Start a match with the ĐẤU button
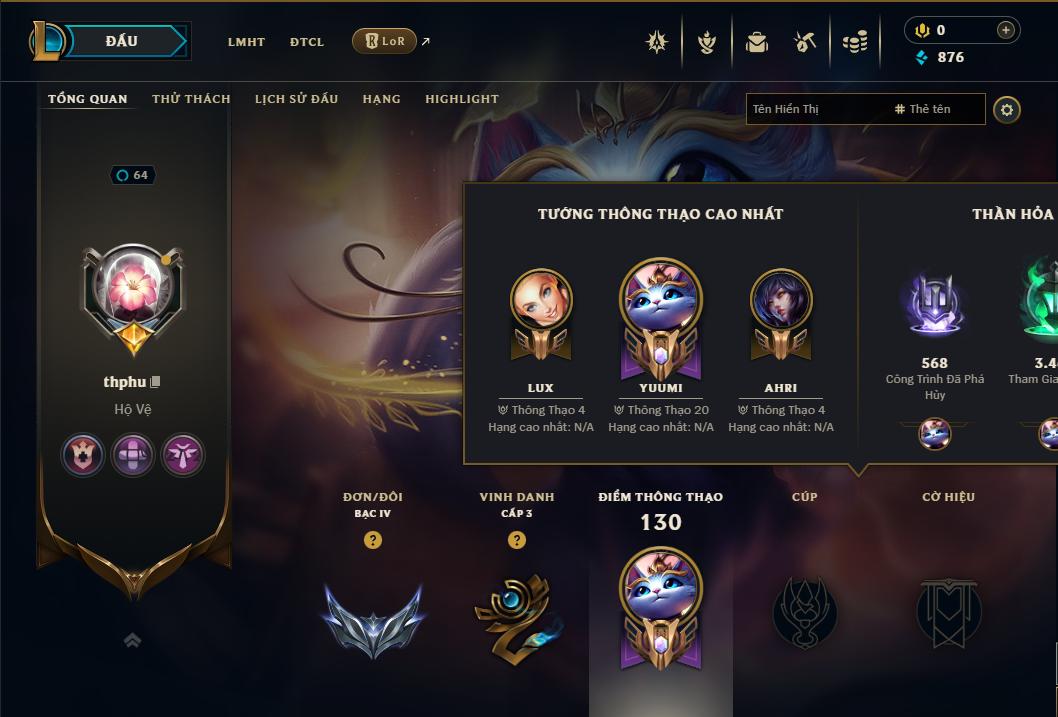 coord(122,41)
